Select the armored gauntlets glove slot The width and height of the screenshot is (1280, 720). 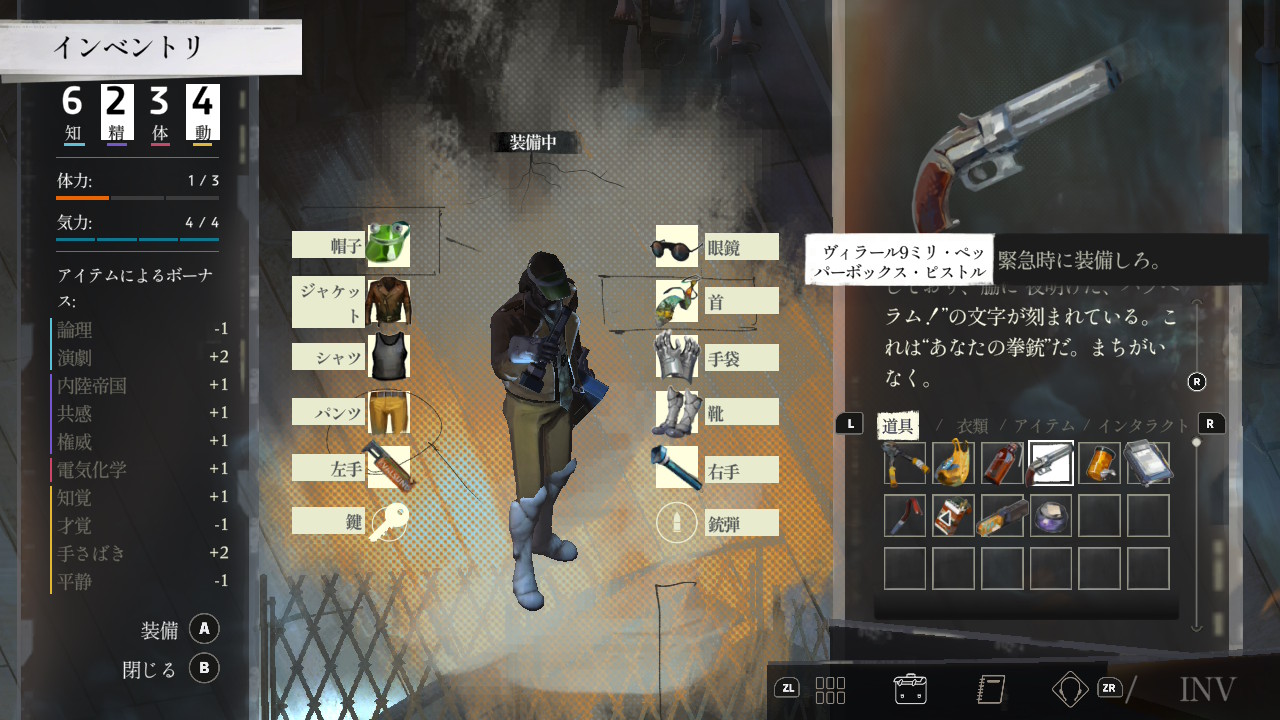point(677,357)
